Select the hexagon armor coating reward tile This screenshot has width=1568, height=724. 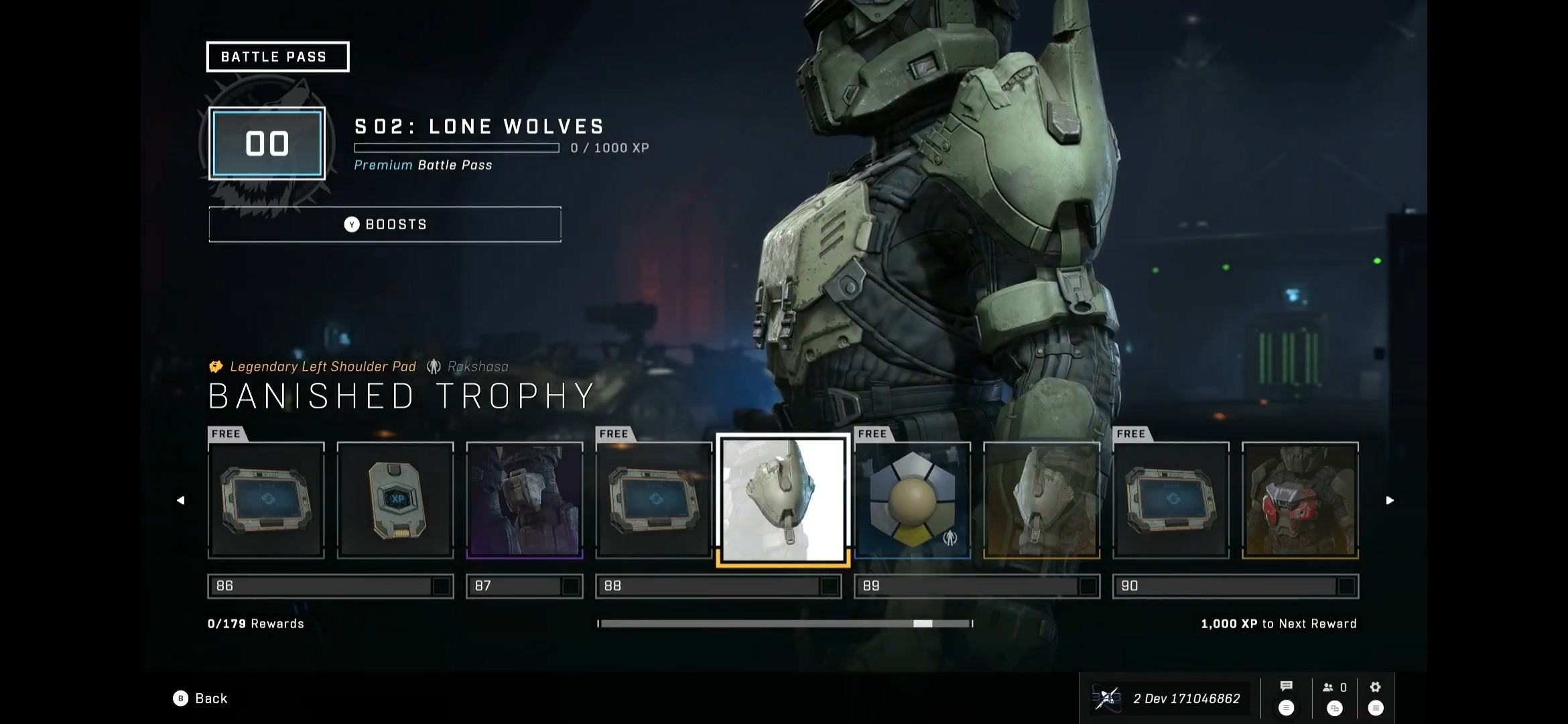tap(912, 500)
